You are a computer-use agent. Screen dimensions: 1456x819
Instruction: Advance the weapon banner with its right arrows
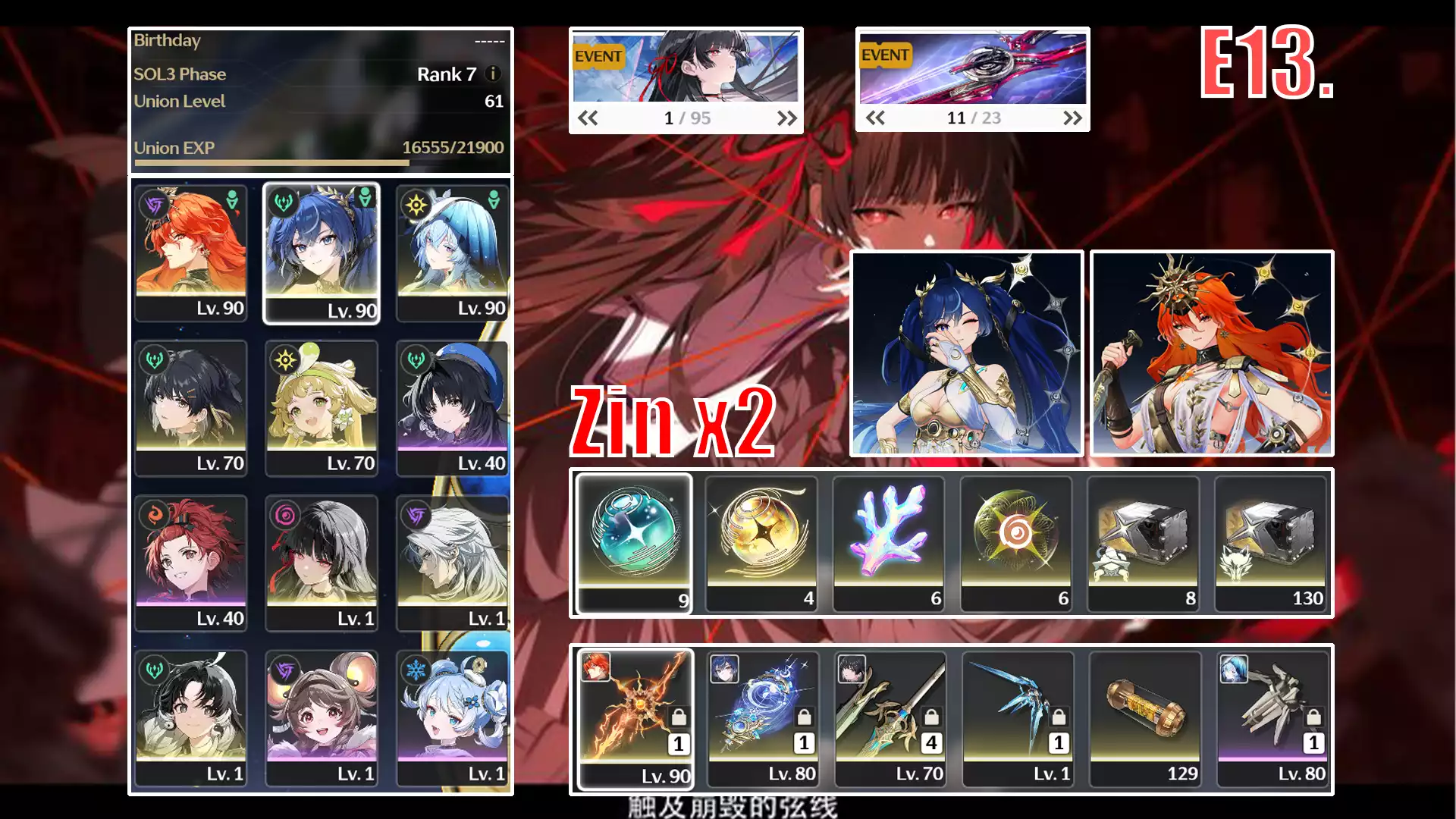[x=1072, y=118]
